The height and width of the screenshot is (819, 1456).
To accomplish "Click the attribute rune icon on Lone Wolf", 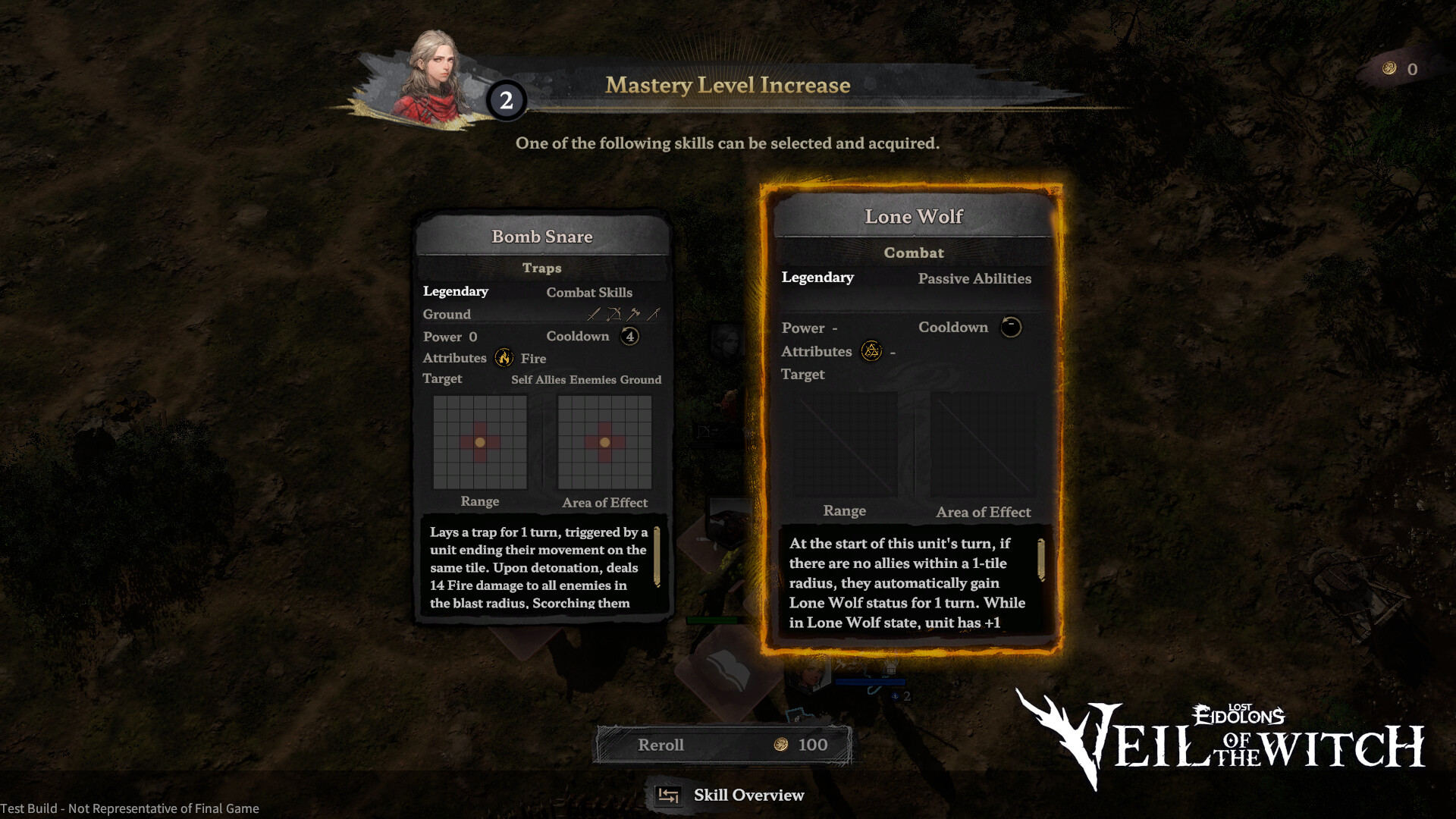I will (x=871, y=351).
